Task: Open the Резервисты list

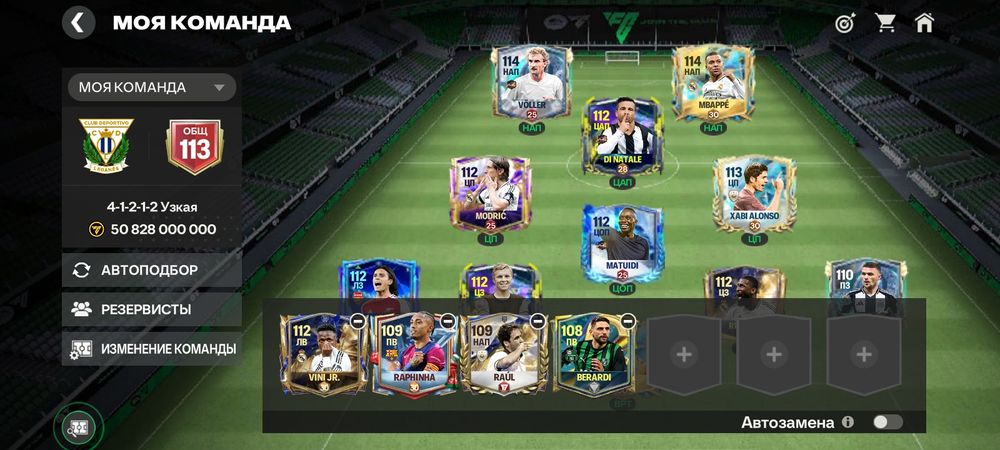Action: [x=152, y=310]
